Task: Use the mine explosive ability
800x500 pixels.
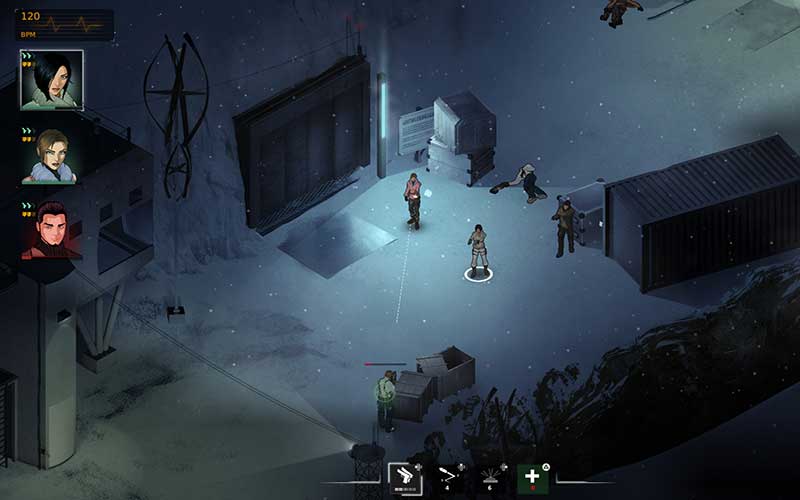Action: pos(491,479)
